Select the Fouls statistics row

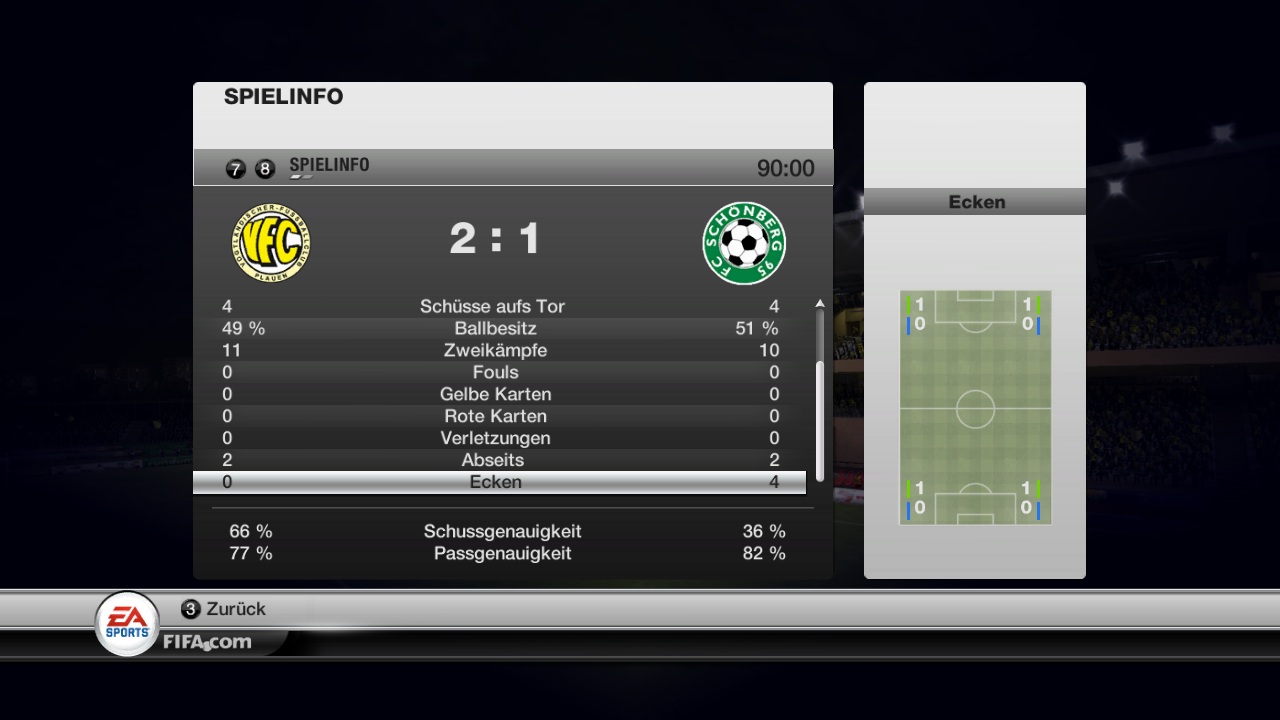click(498, 372)
